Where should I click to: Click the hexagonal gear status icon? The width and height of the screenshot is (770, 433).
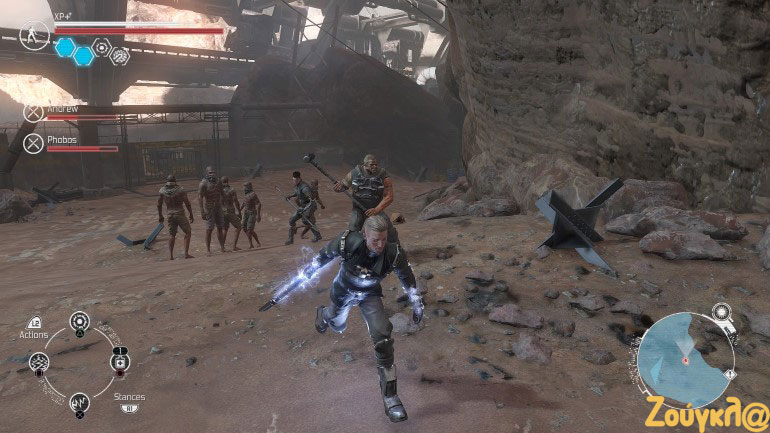101,46
